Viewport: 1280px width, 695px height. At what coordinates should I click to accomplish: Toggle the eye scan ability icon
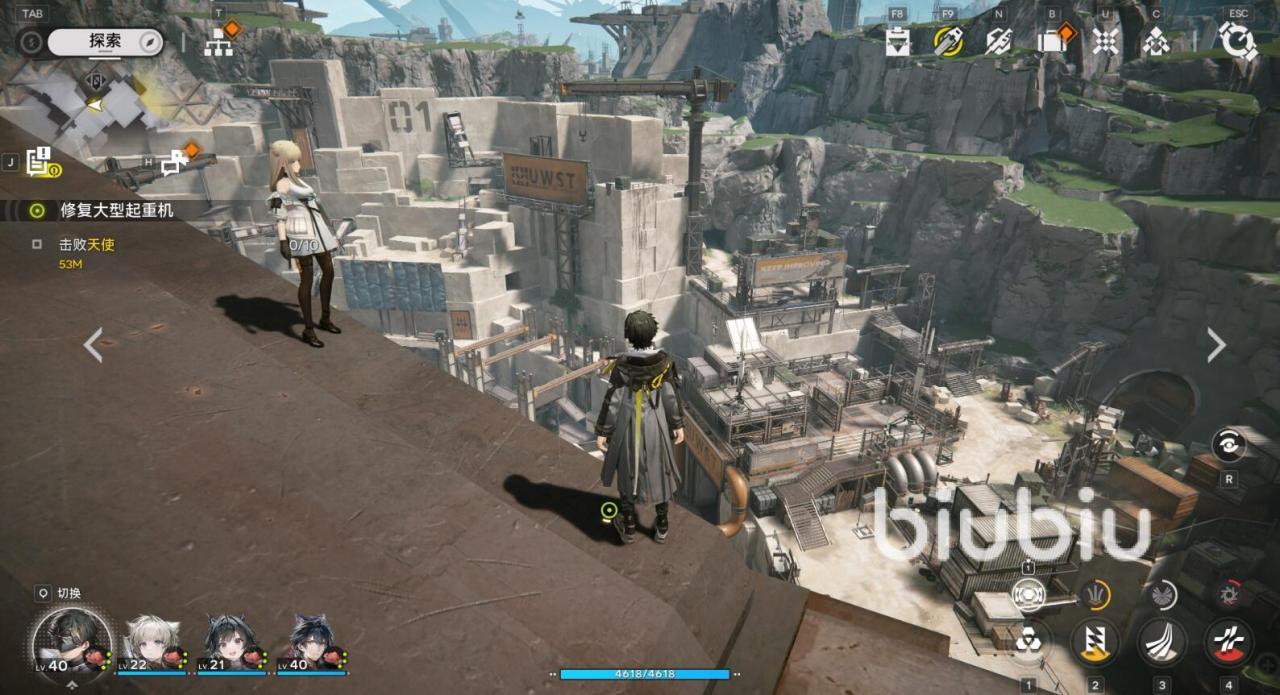[1228, 445]
